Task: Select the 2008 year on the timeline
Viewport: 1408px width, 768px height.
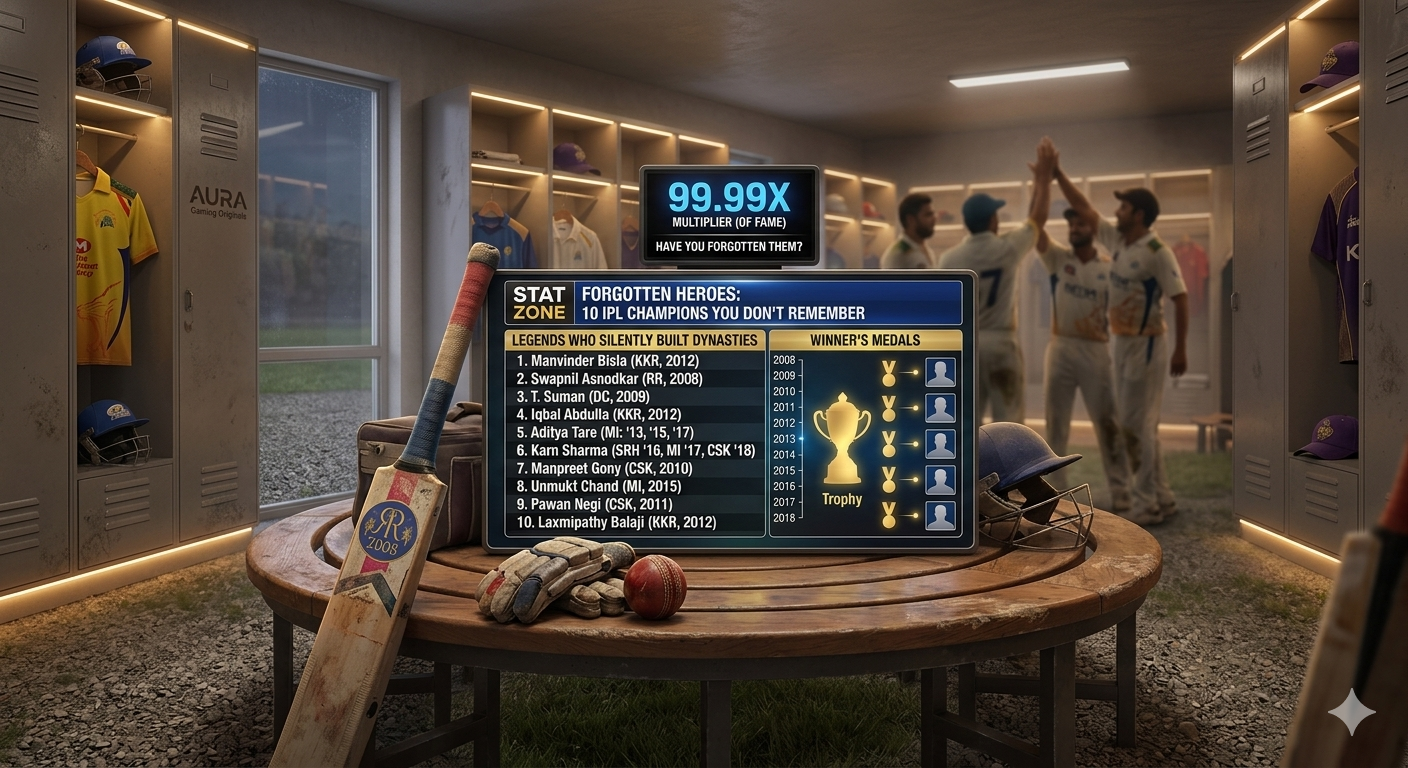Action: (x=784, y=360)
